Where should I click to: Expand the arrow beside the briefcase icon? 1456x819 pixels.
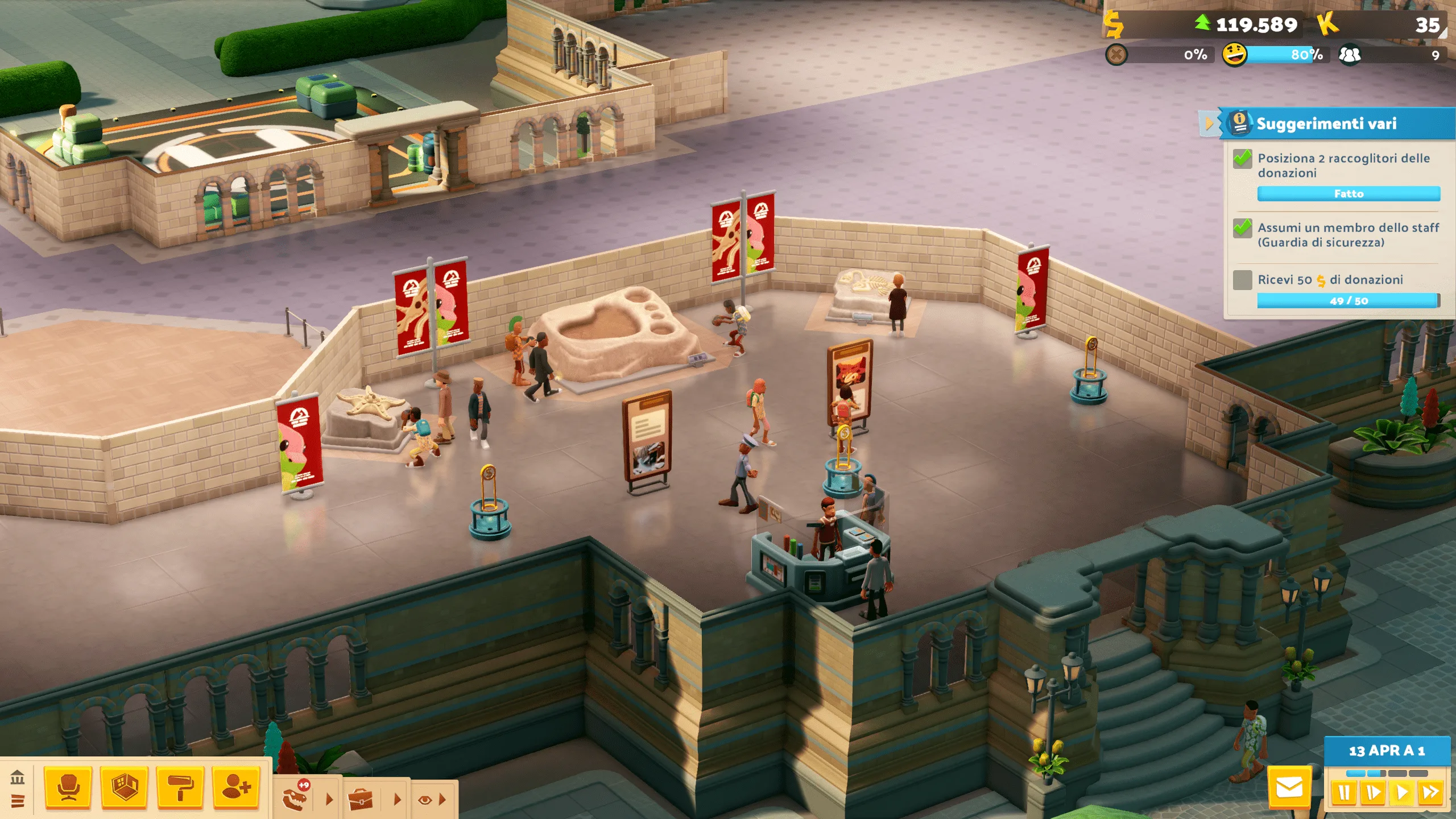(x=398, y=799)
